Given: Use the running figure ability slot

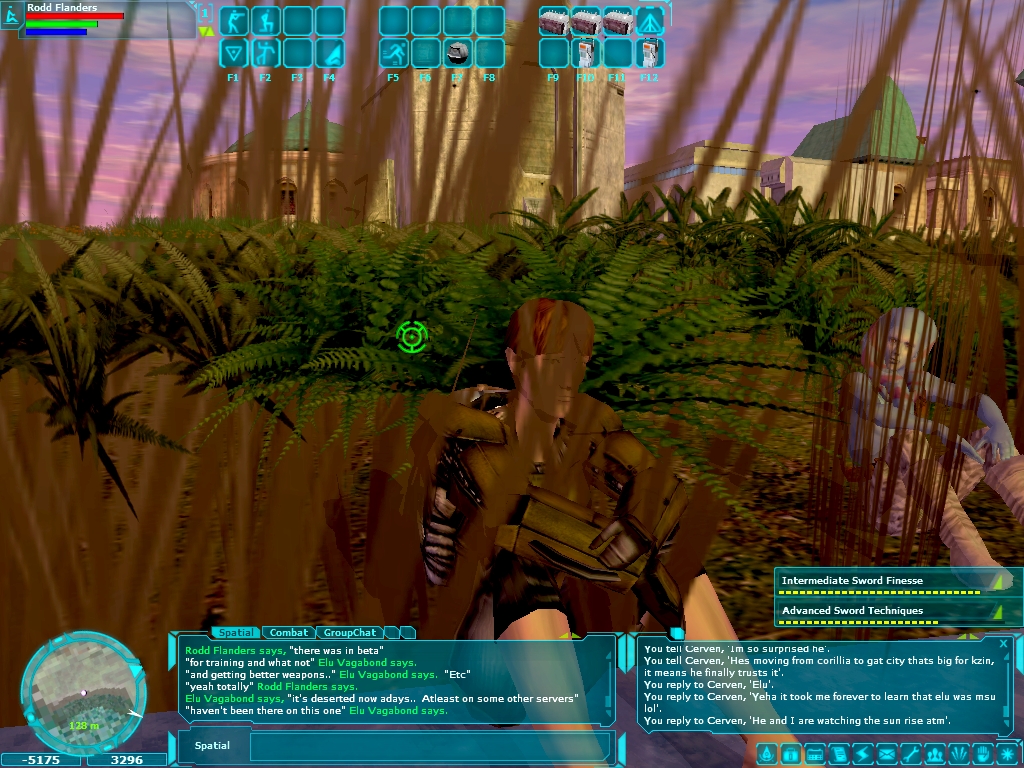Looking at the screenshot, I should tap(394, 53).
